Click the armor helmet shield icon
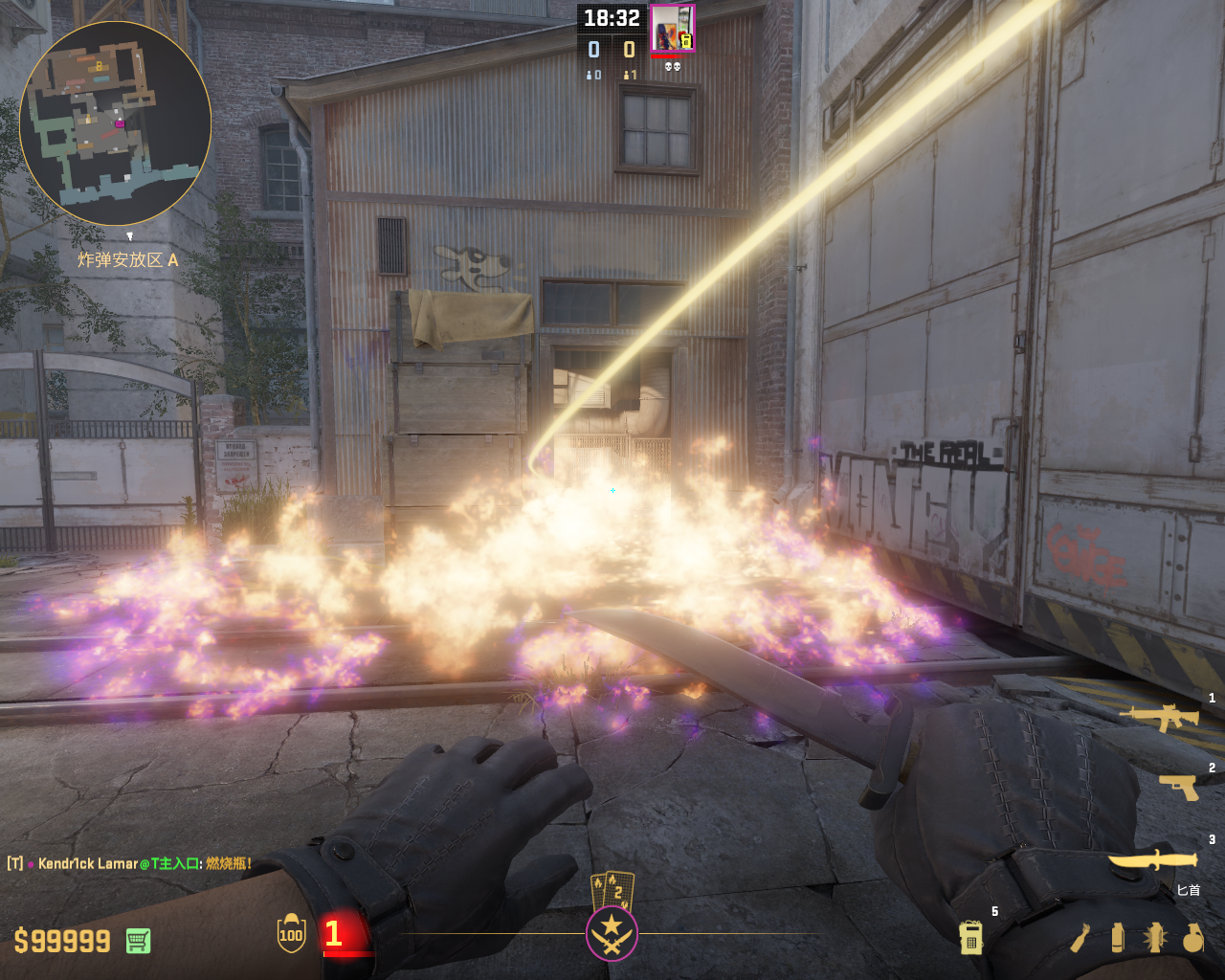Viewport: 1225px width, 980px height. point(291,934)
